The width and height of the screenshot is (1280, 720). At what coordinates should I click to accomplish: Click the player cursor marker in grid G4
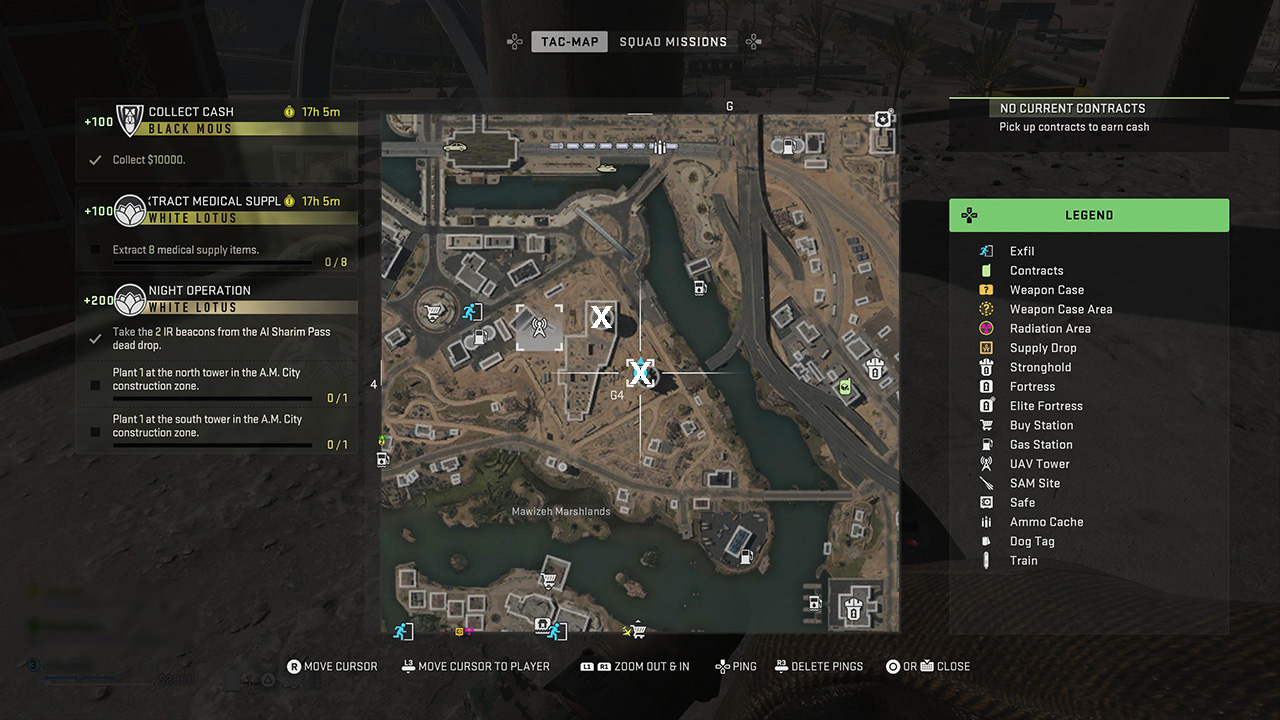click(640, 373)
